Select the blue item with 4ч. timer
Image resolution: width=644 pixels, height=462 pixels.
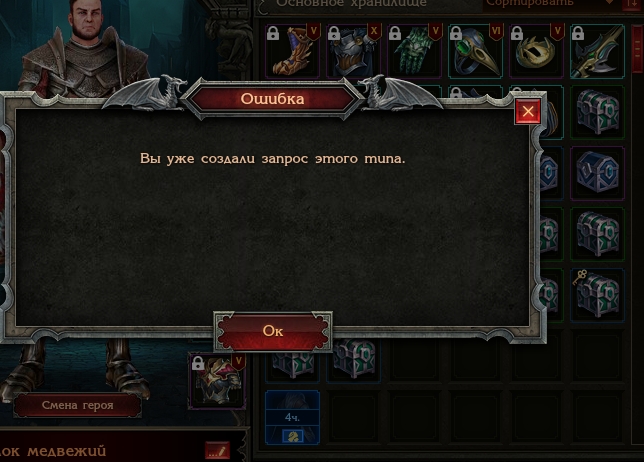coord(292,418)
